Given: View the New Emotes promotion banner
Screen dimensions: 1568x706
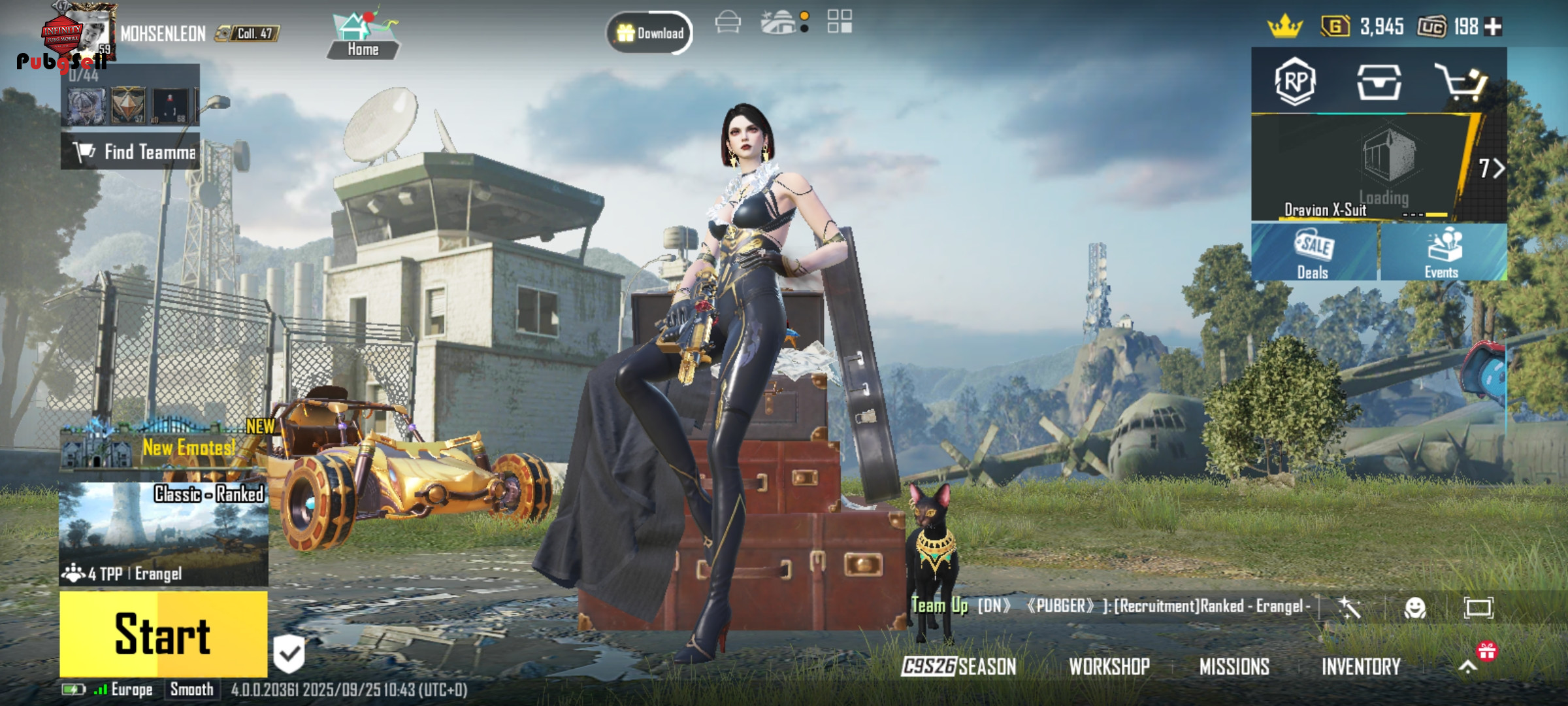Looking at the screenshot, I should tap(163, 446).
